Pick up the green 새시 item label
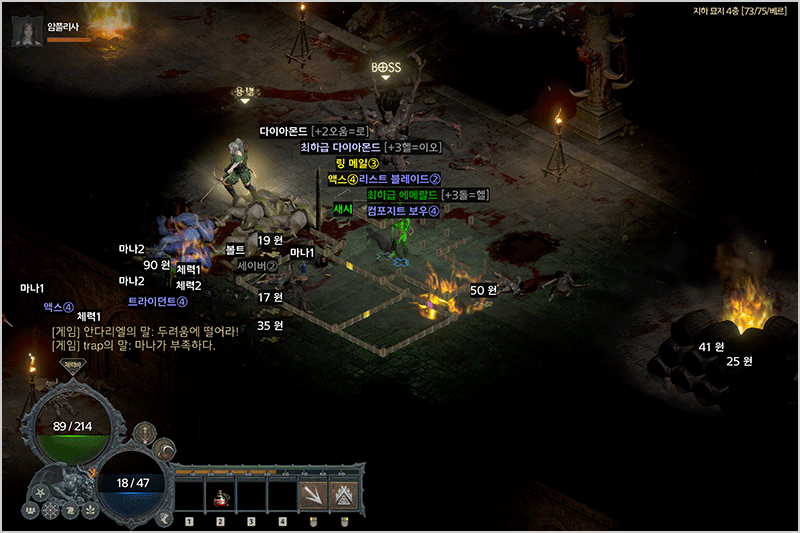800x533 pixels. point(344,210)
